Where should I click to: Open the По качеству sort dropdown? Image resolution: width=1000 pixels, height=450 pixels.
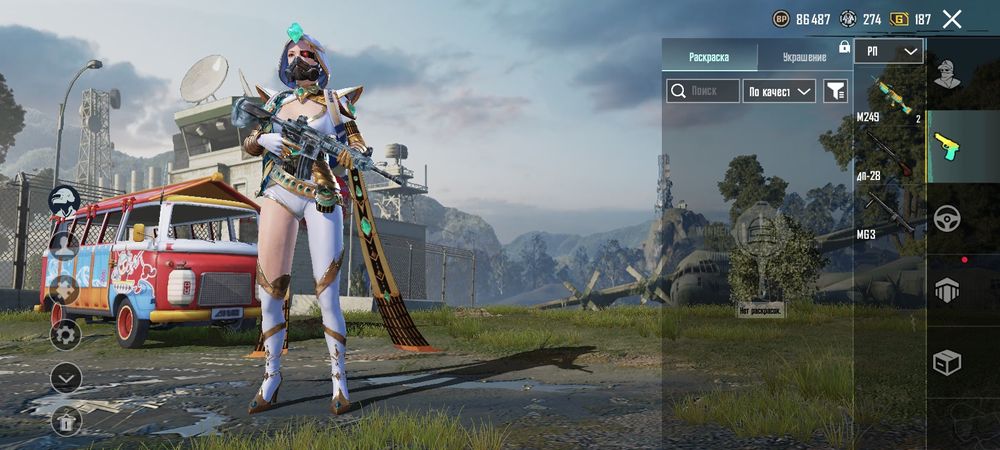coord(780,91)
